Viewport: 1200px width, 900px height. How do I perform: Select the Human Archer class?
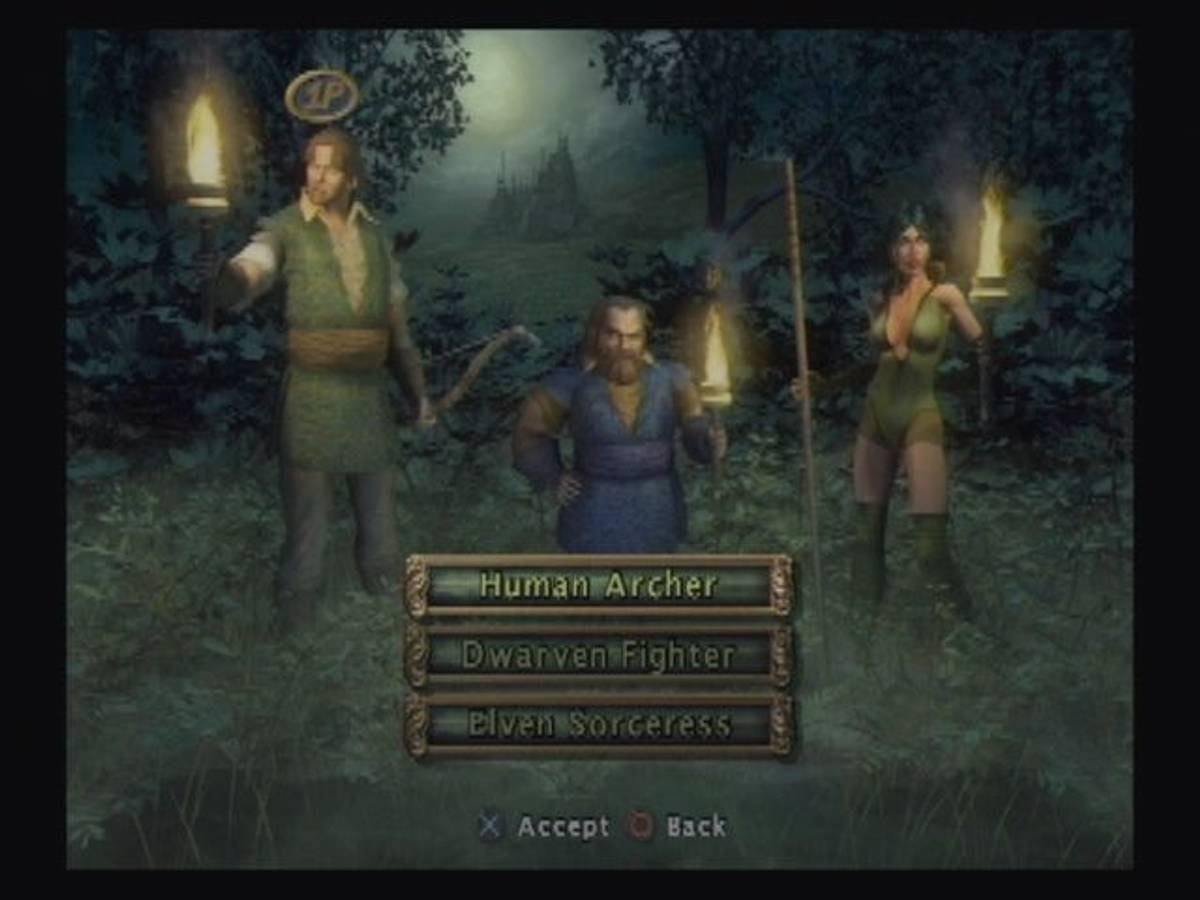(x=598, y=585)
